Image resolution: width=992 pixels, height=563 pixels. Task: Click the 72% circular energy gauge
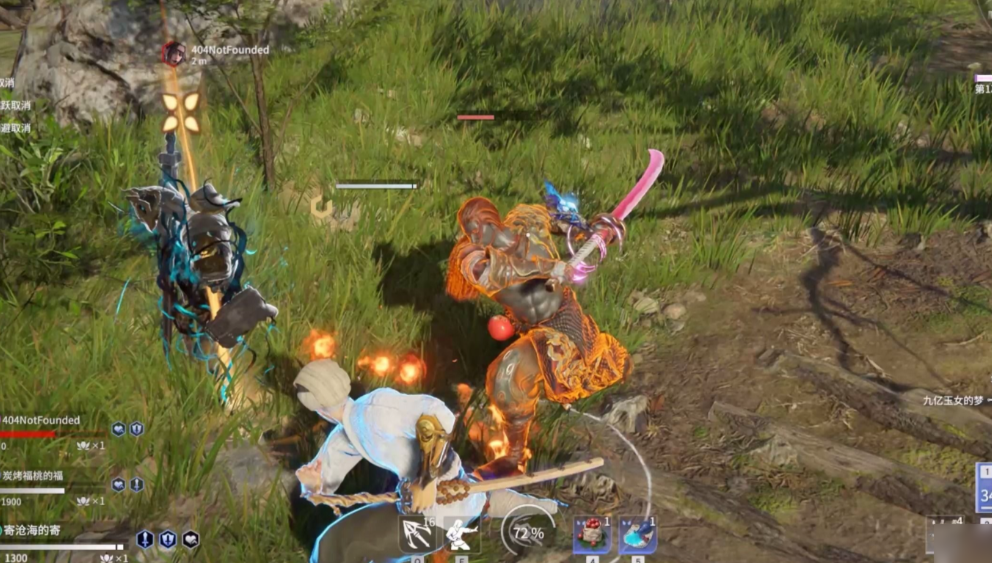tap(527, 532)
